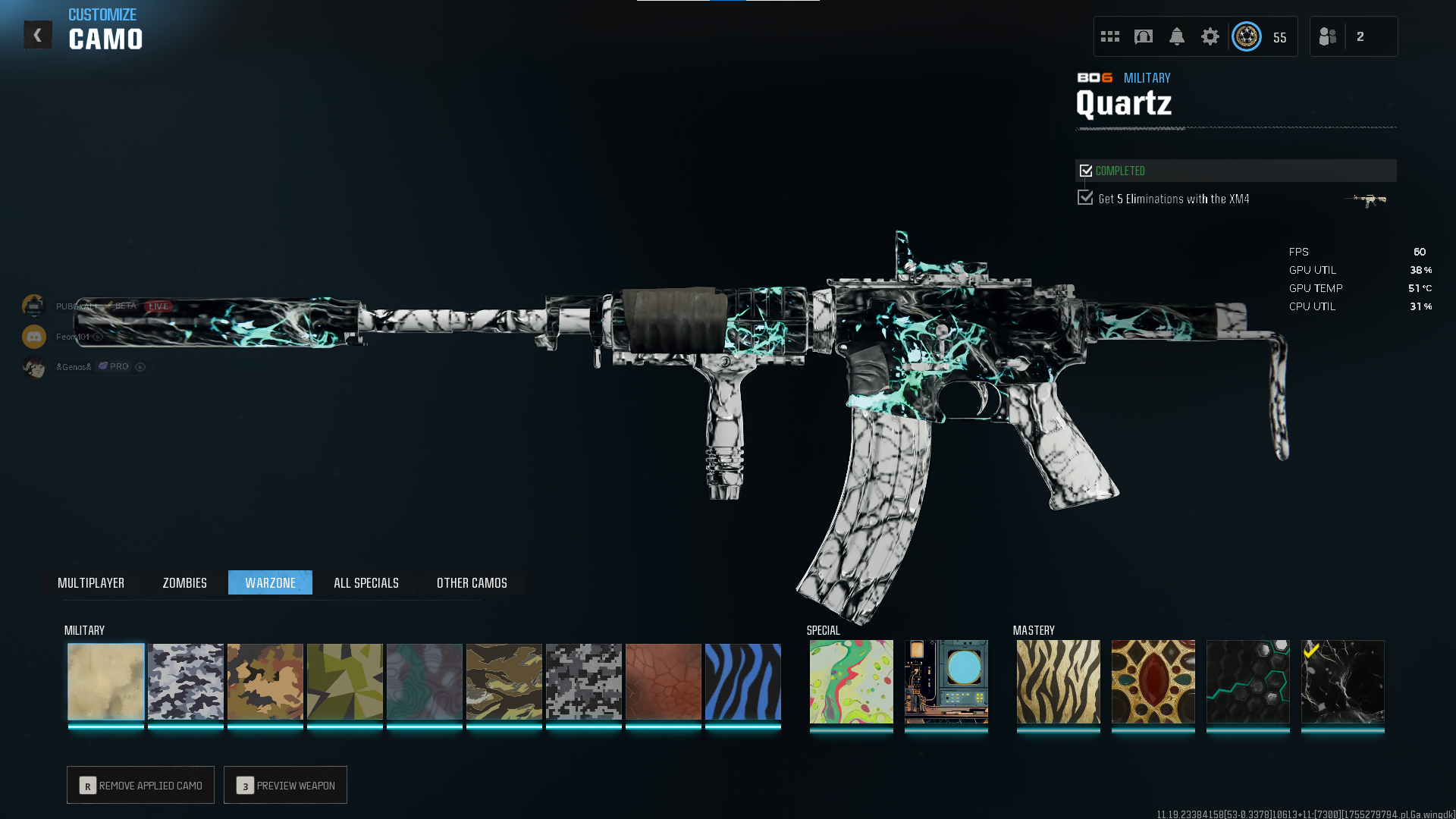Switch to the Multiplayer camo tab
Screen dimensions: 1456x819
[x=91, y=582]
